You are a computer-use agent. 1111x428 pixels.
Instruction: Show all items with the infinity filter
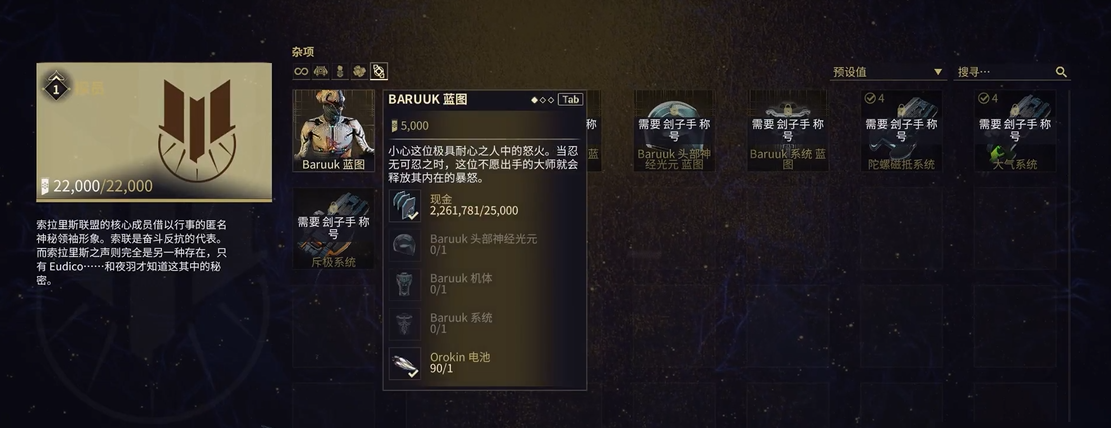pyautogui.click(x=301, y=71)
